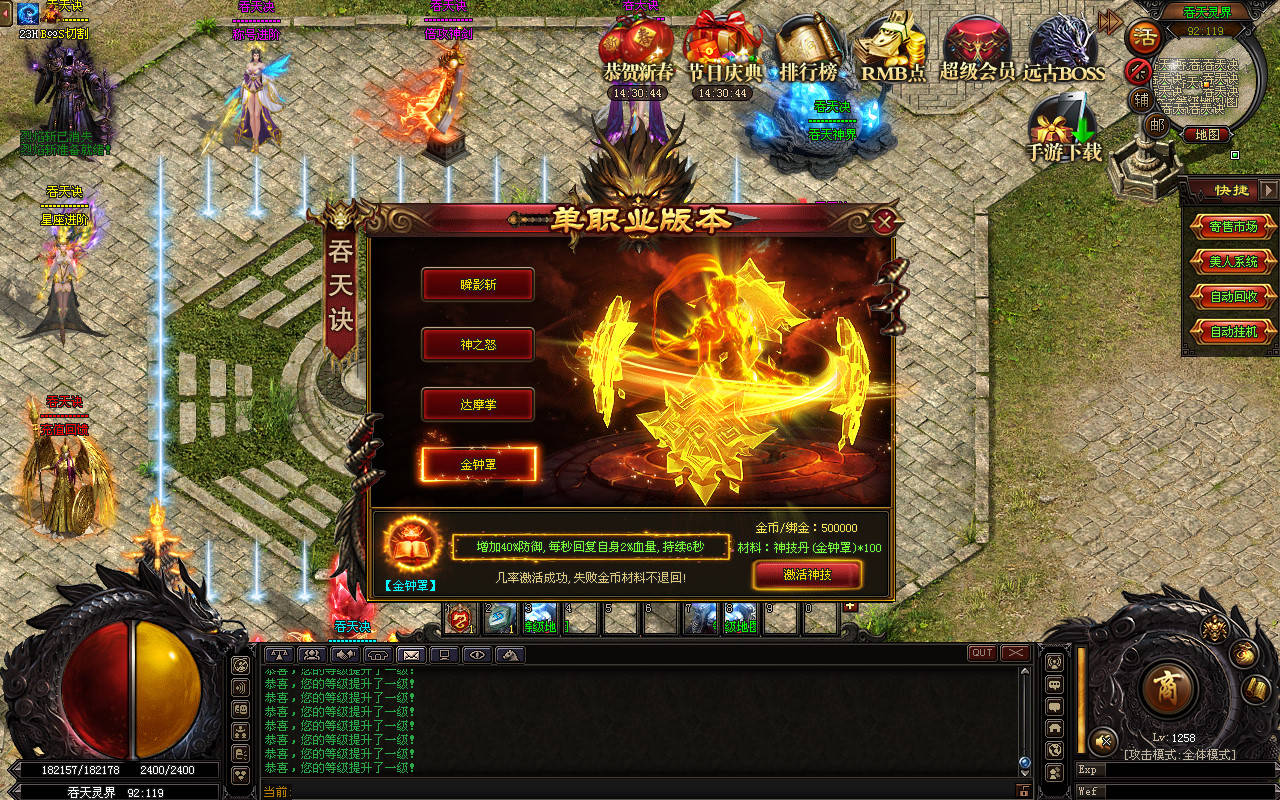This screenshot has width=1280, height=800.
Task: Select the 瞬影斩 skill button
Action: pyautogui.click(x=478, y=284)
